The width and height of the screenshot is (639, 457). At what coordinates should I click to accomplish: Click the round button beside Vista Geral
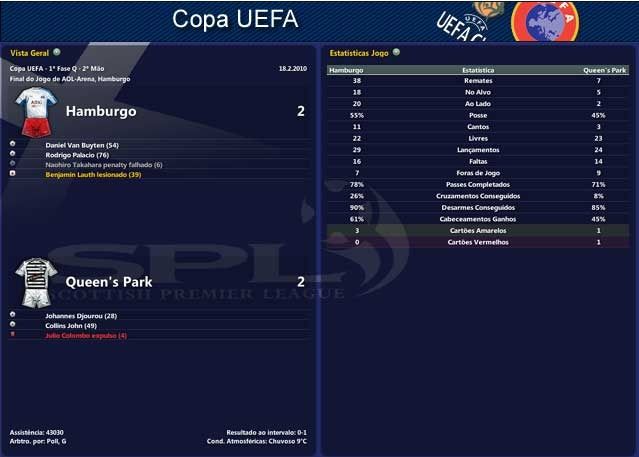(x=57, y=51)
